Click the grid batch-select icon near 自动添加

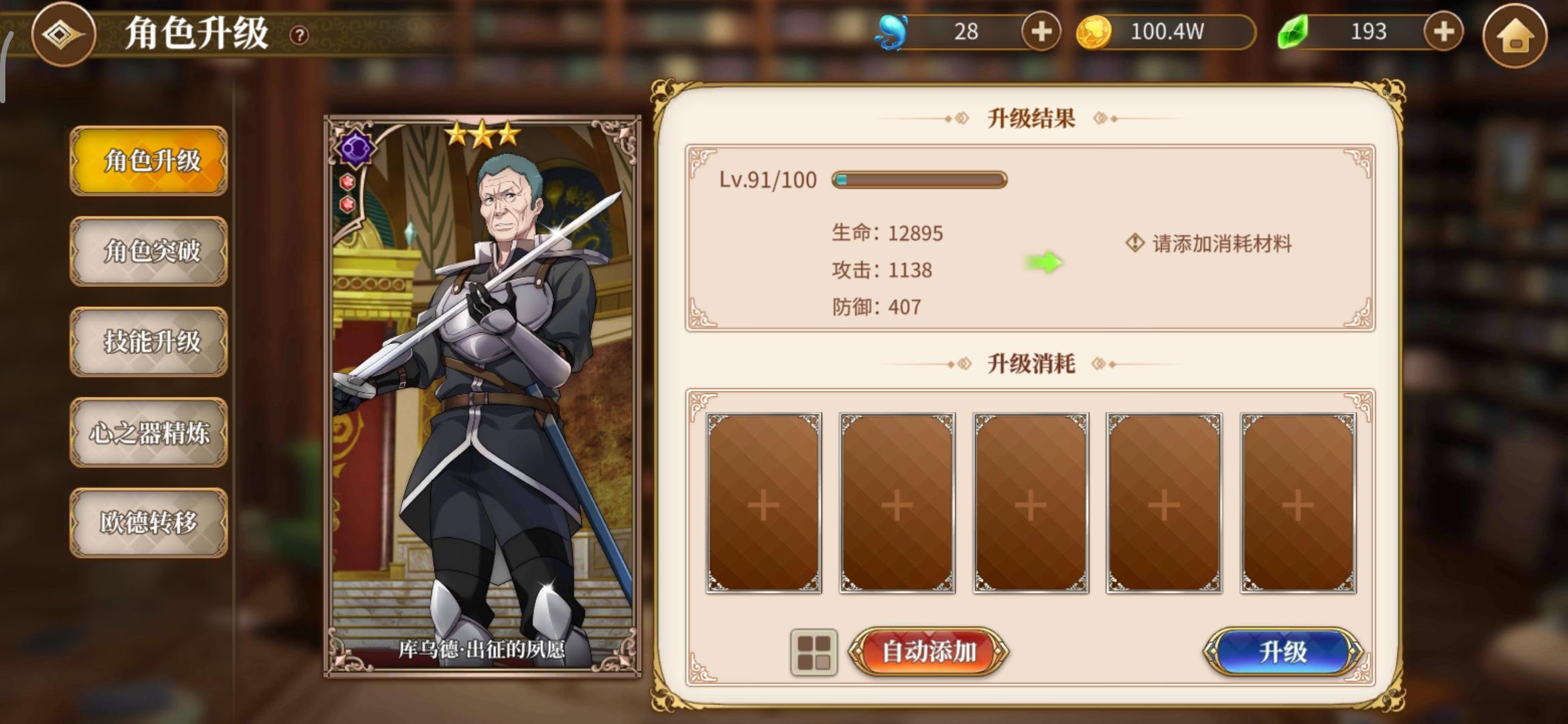(x=813, y=650)
